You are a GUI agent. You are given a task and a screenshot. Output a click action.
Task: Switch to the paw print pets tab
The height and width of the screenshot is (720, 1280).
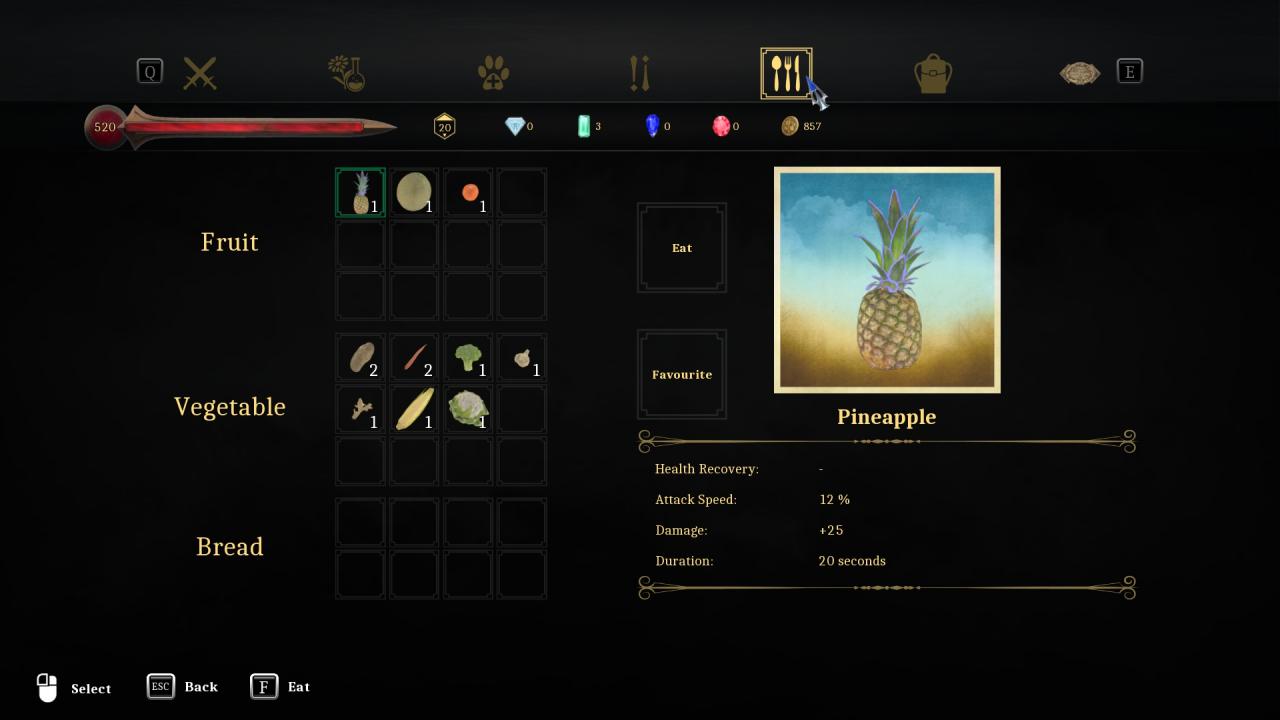[x=493, y=73]
